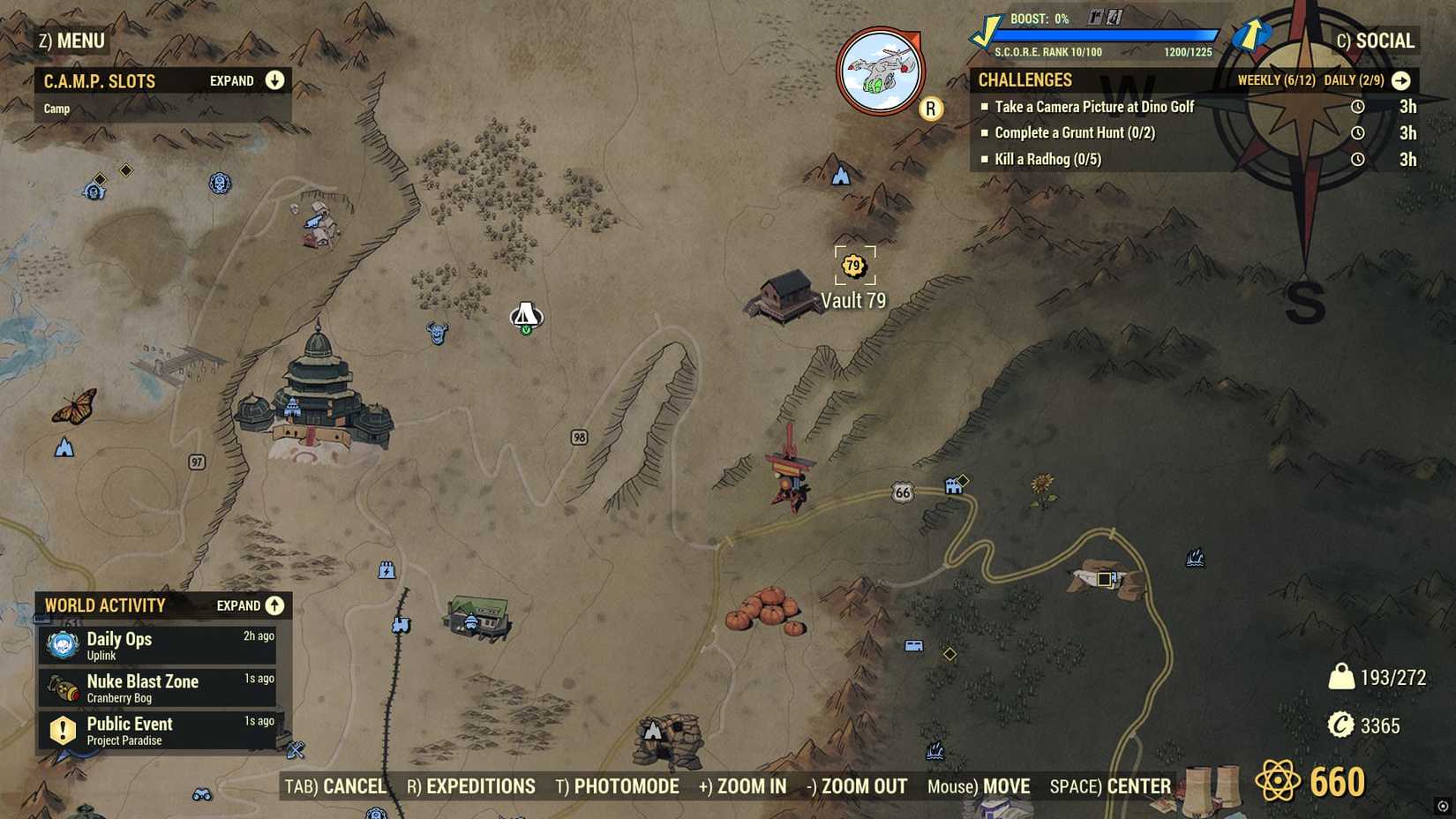The width and height of the screenshot is (1456, 819).
Task: Click the Nuke Blast Zone bomb icon
Action: click(x=61, y=686)
